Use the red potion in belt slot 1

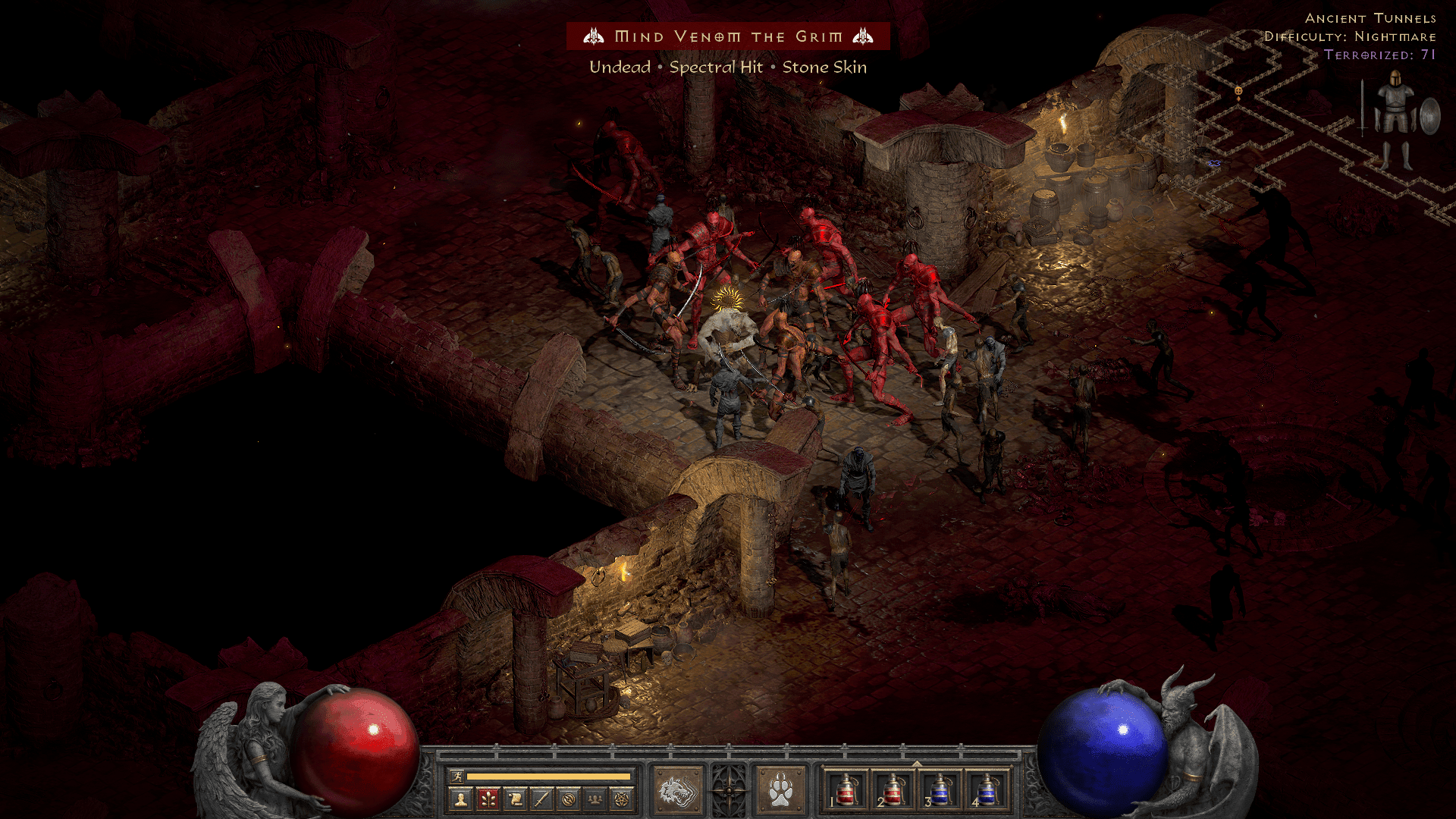(x=846, y=789)
